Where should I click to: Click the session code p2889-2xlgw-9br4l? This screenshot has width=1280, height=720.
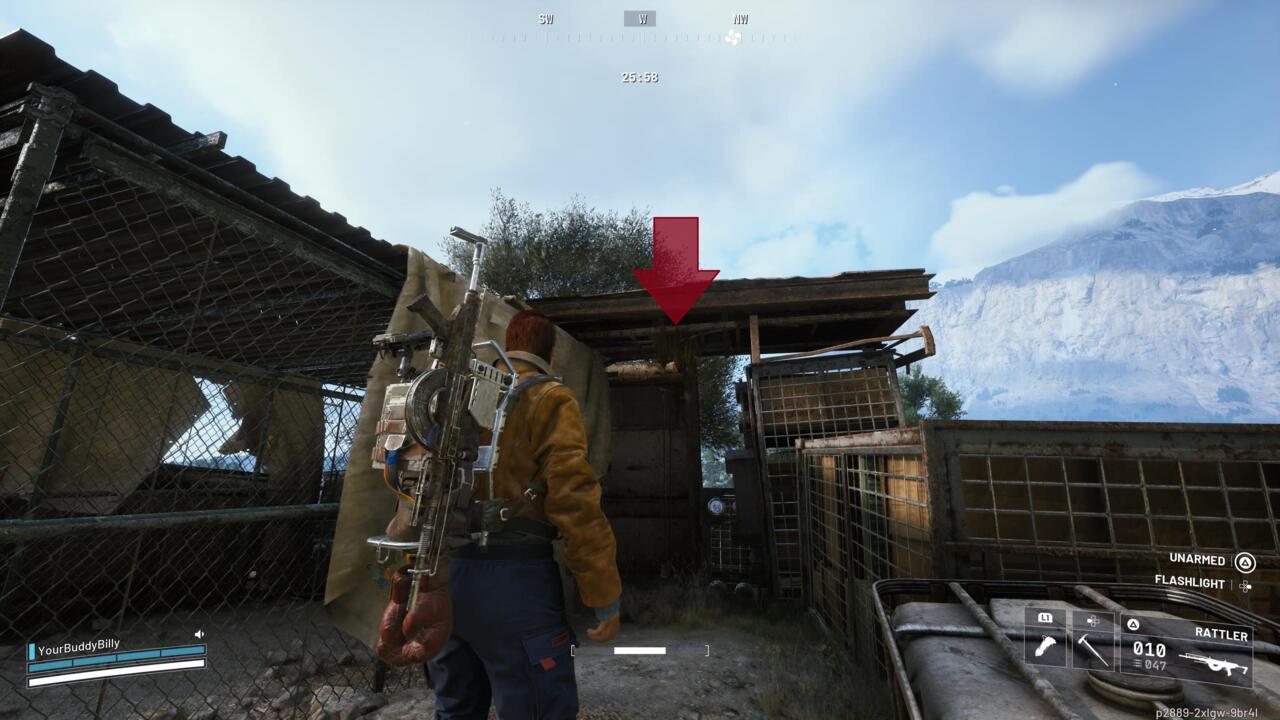coord(1205,712)
